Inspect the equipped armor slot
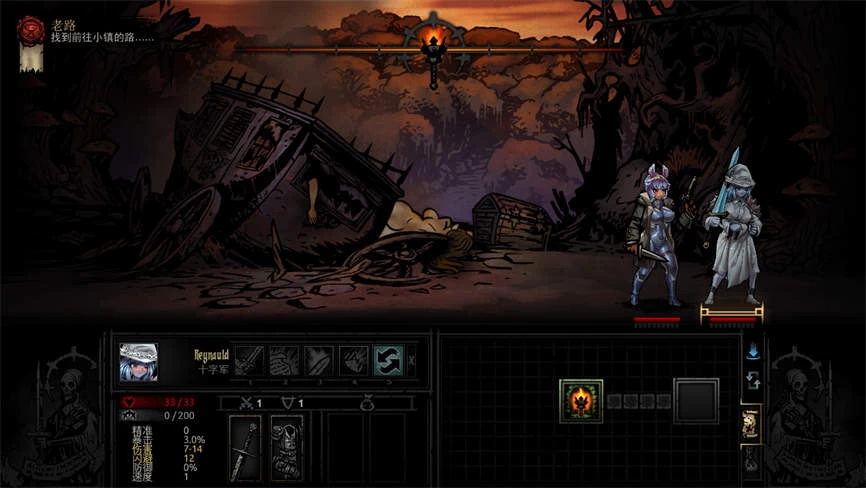866x488 pixels. [x=285, y=447]
